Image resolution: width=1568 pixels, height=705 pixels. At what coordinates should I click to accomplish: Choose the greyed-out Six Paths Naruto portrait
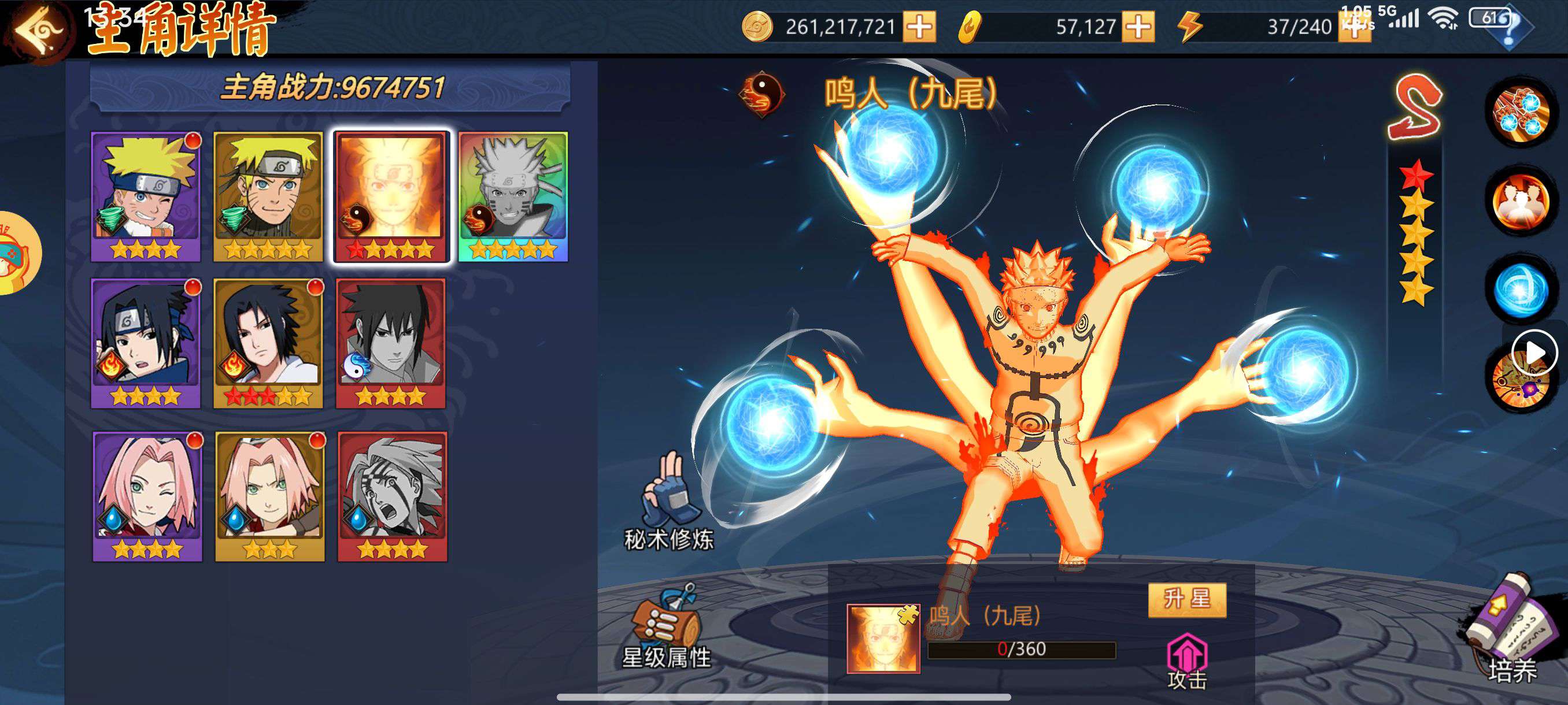(x=513, y=196)
